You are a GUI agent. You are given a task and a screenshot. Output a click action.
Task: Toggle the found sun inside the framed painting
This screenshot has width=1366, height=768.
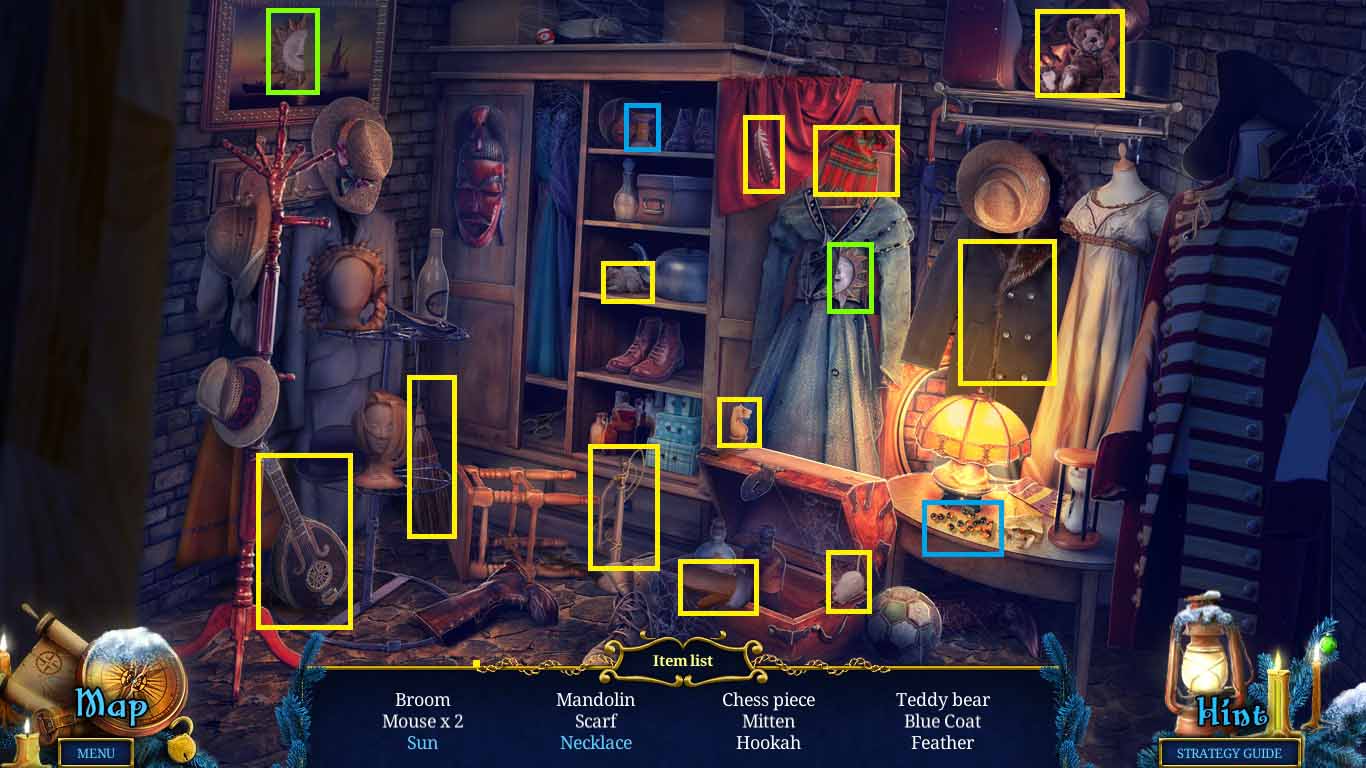pos(291,49)
